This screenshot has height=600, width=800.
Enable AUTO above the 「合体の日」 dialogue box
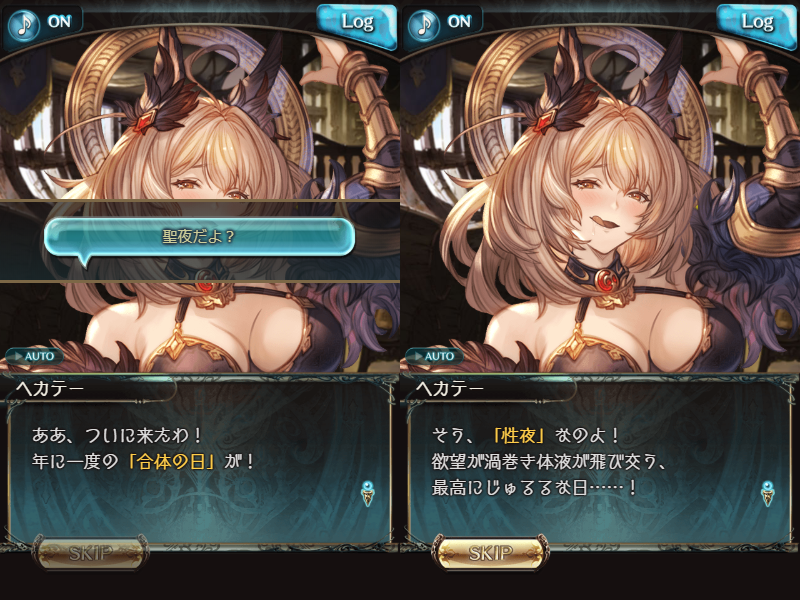34,355
